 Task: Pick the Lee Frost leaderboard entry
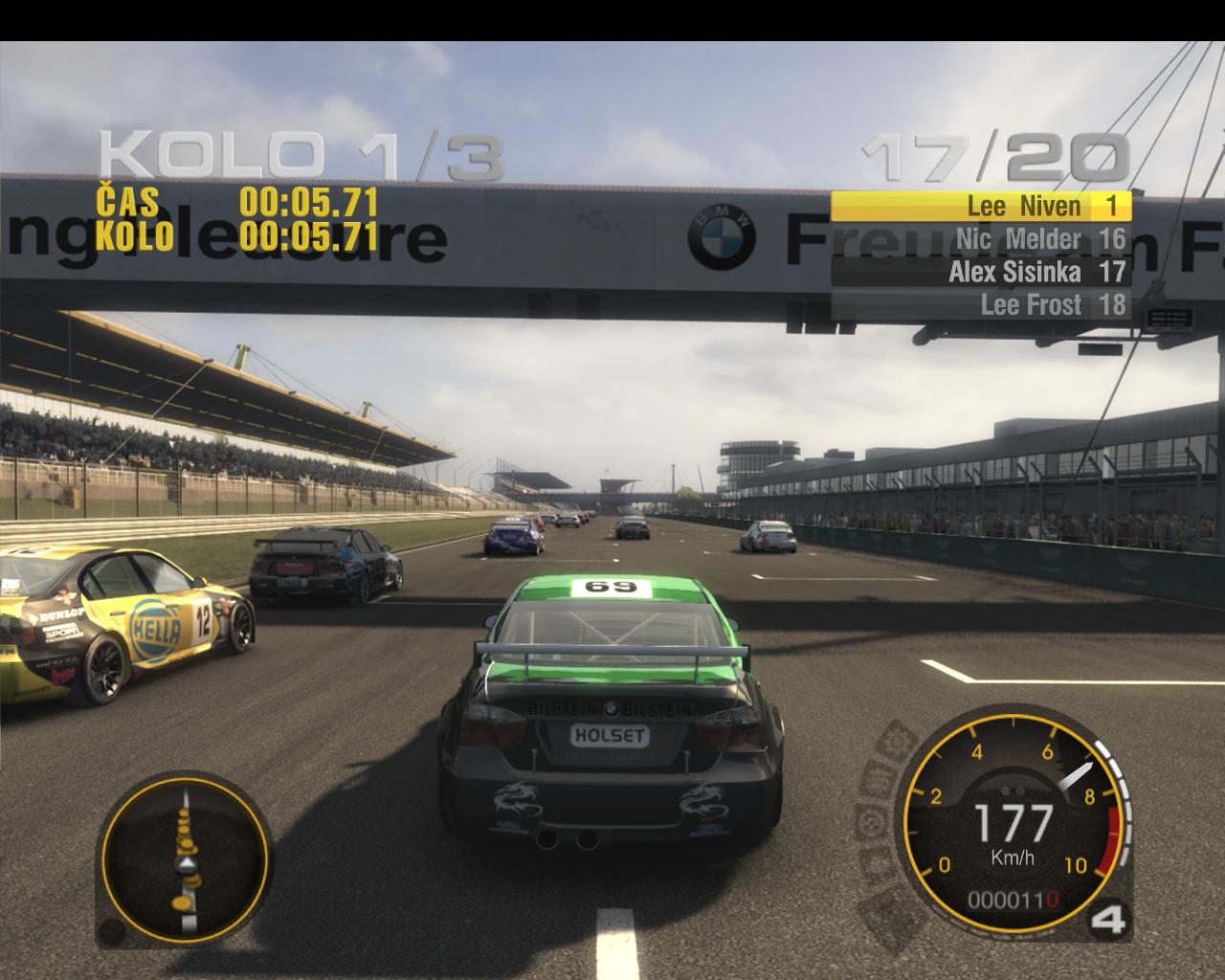(x=981, y=305)
